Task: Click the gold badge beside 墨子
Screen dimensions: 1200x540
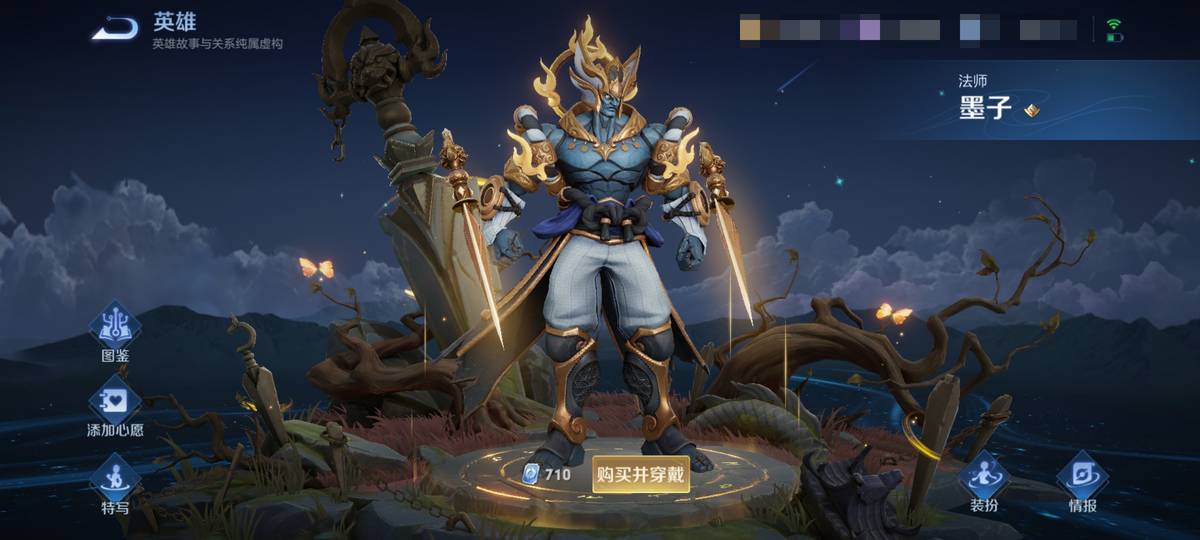Action: [1032, 110]
